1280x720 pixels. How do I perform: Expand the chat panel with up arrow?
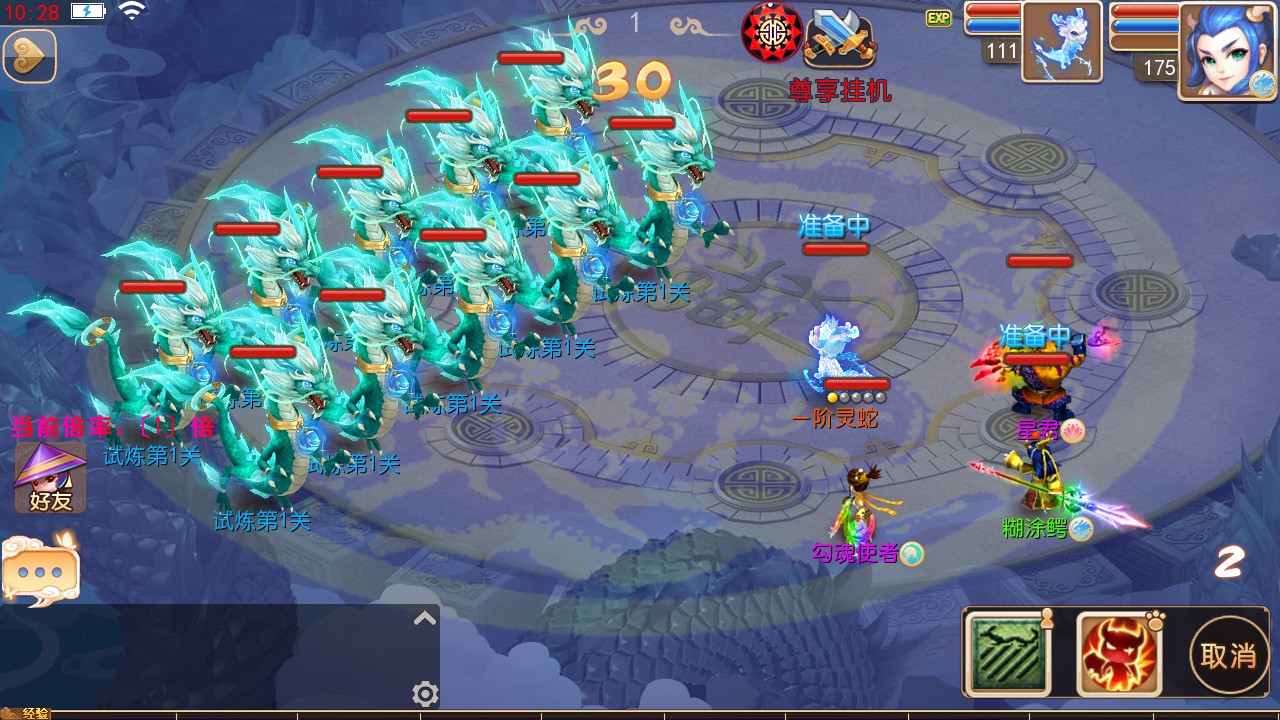pyautogui.click(x=425, y=618)
